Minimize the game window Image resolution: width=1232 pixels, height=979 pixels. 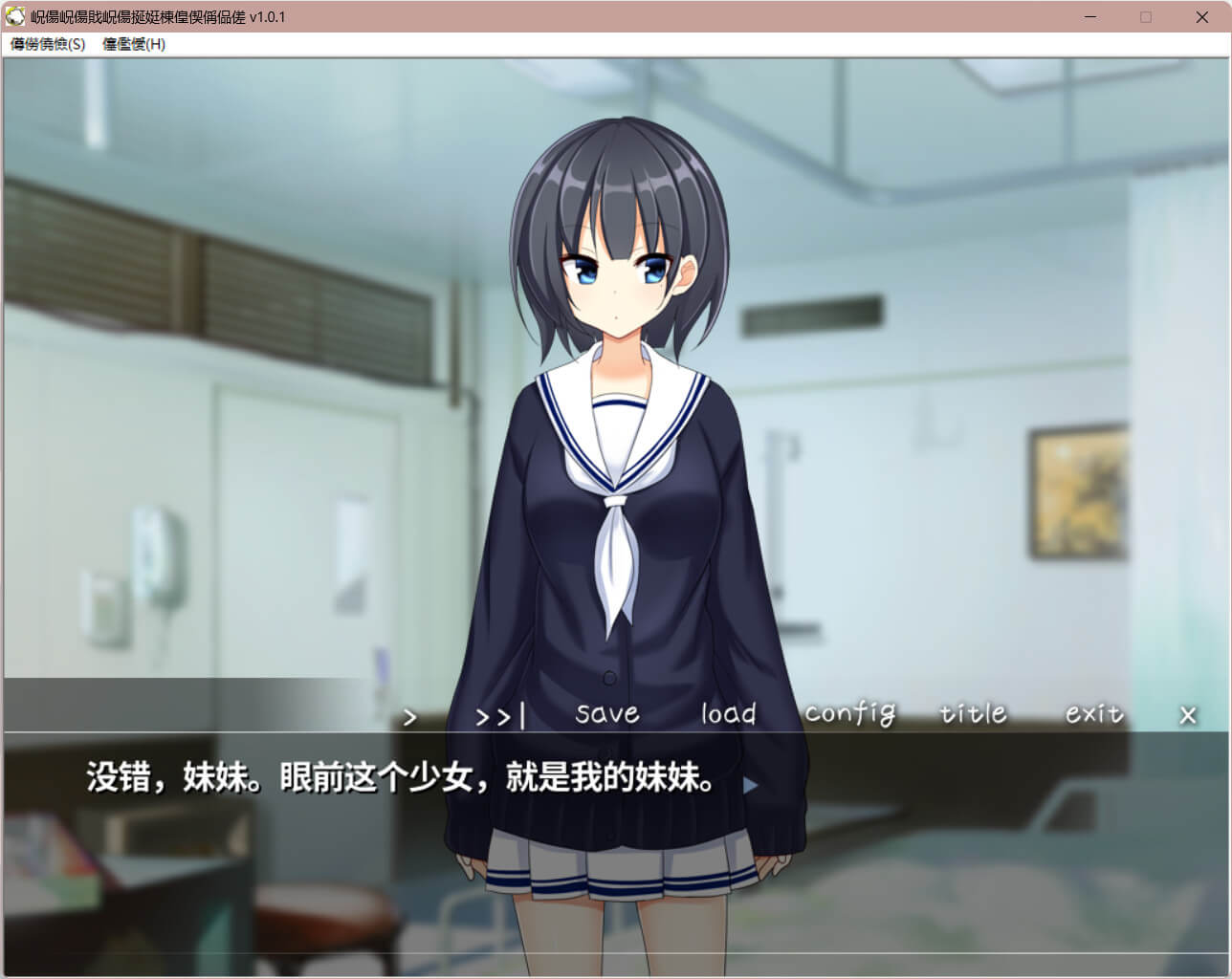pyautogui.click(x=1090, y=17)
